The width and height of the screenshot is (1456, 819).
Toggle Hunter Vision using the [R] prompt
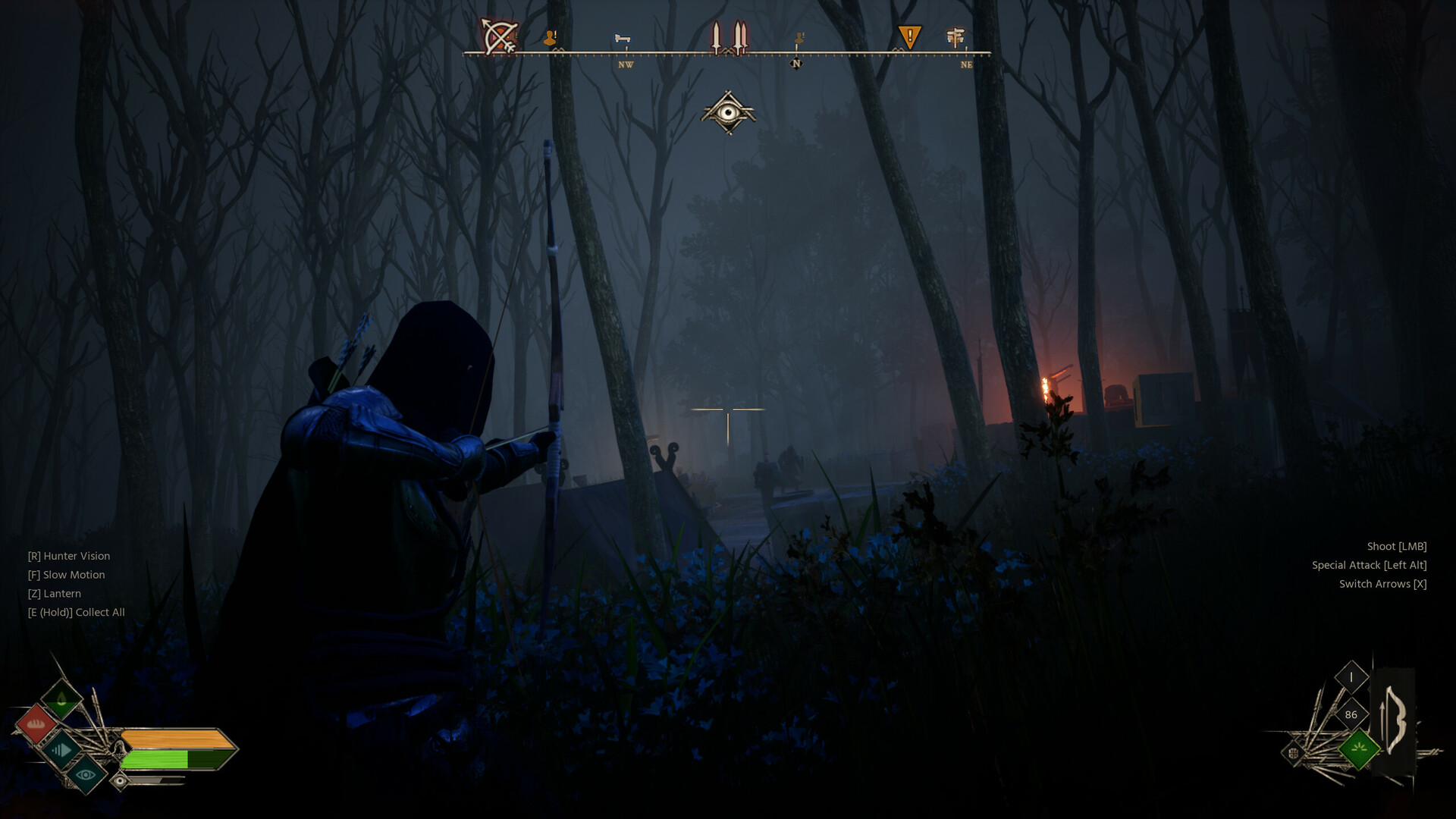click(68, 556)
